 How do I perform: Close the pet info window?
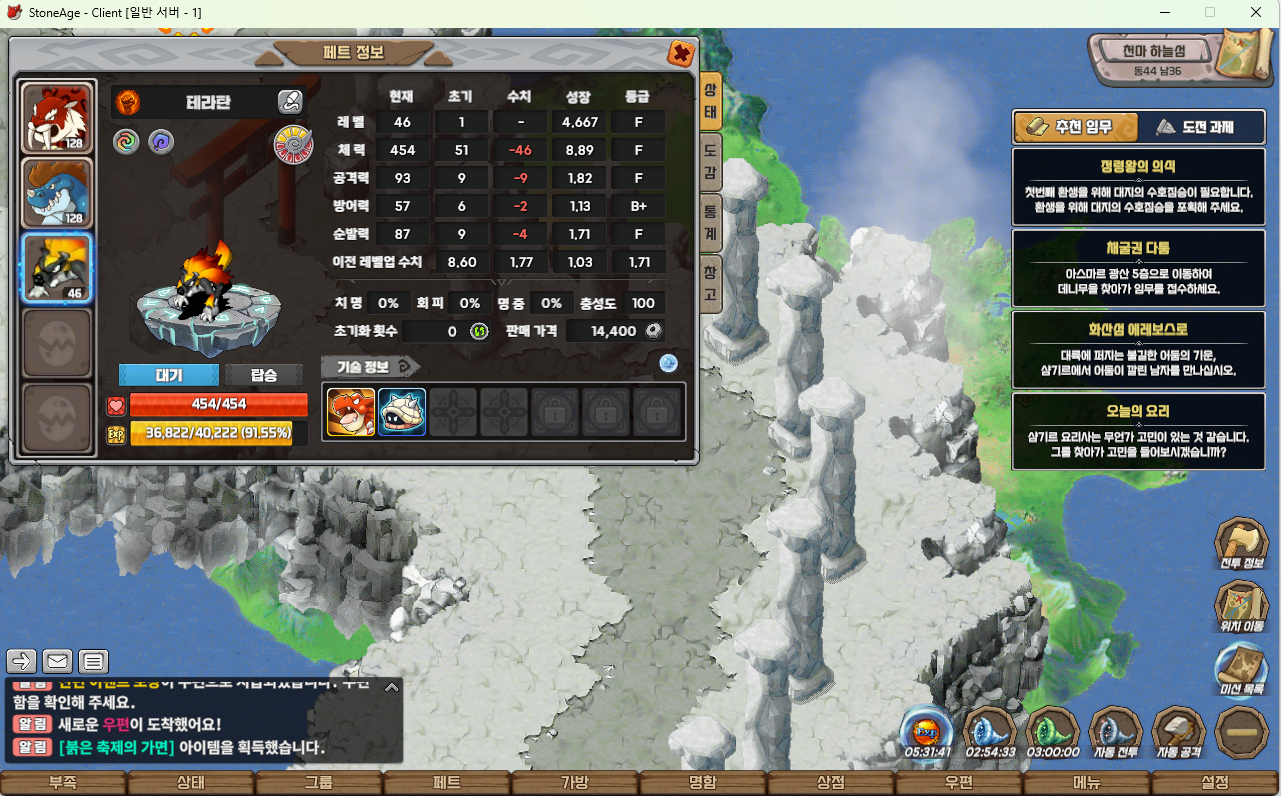[x=681, y=53]
